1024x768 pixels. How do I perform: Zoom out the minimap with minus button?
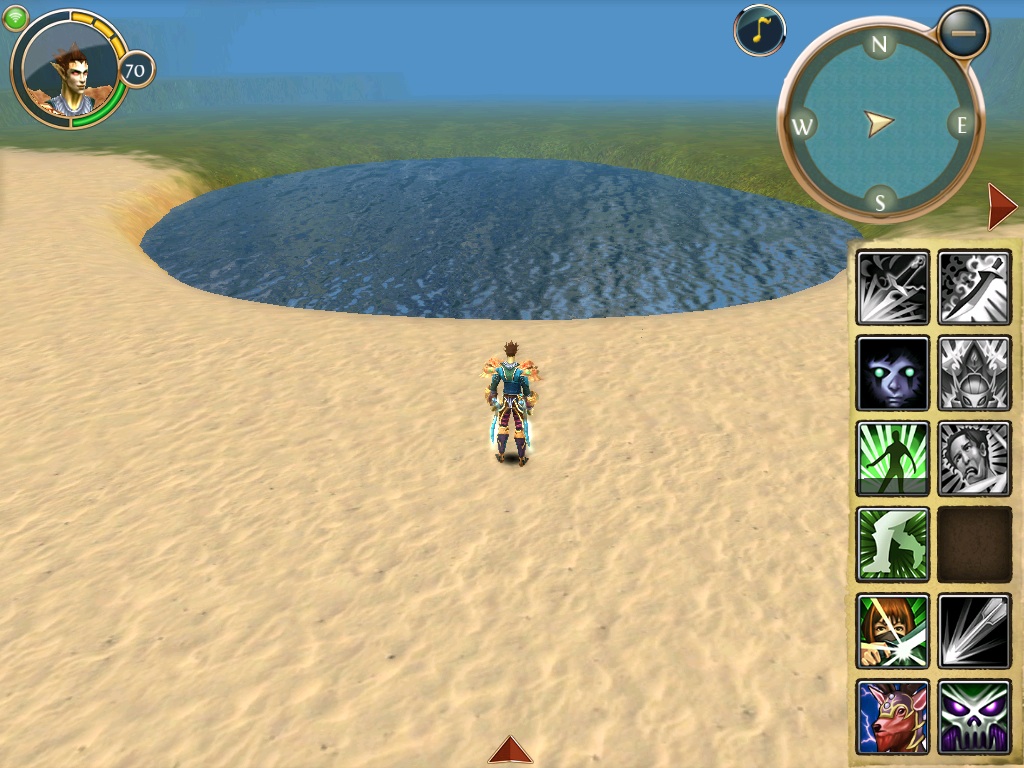(964, 32)
